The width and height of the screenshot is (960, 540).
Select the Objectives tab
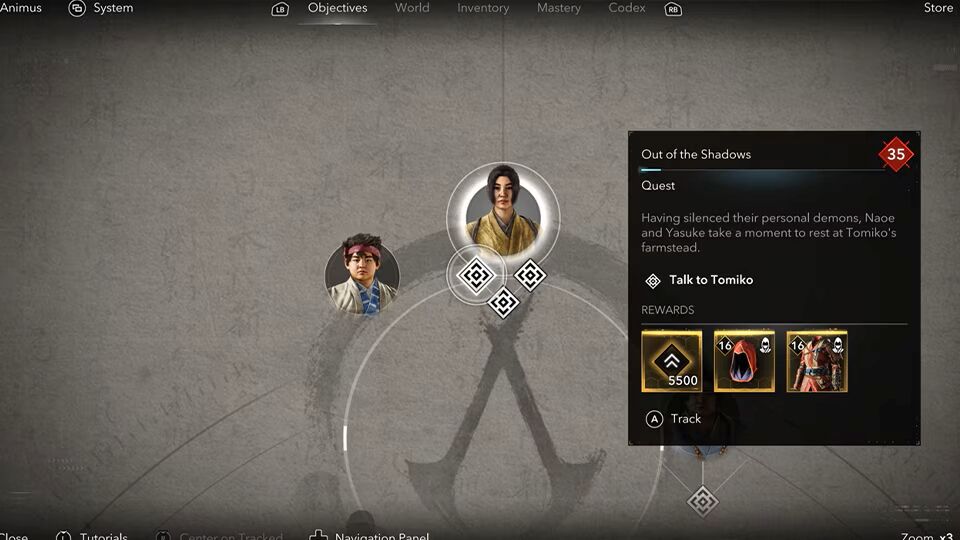click(337, 8)
